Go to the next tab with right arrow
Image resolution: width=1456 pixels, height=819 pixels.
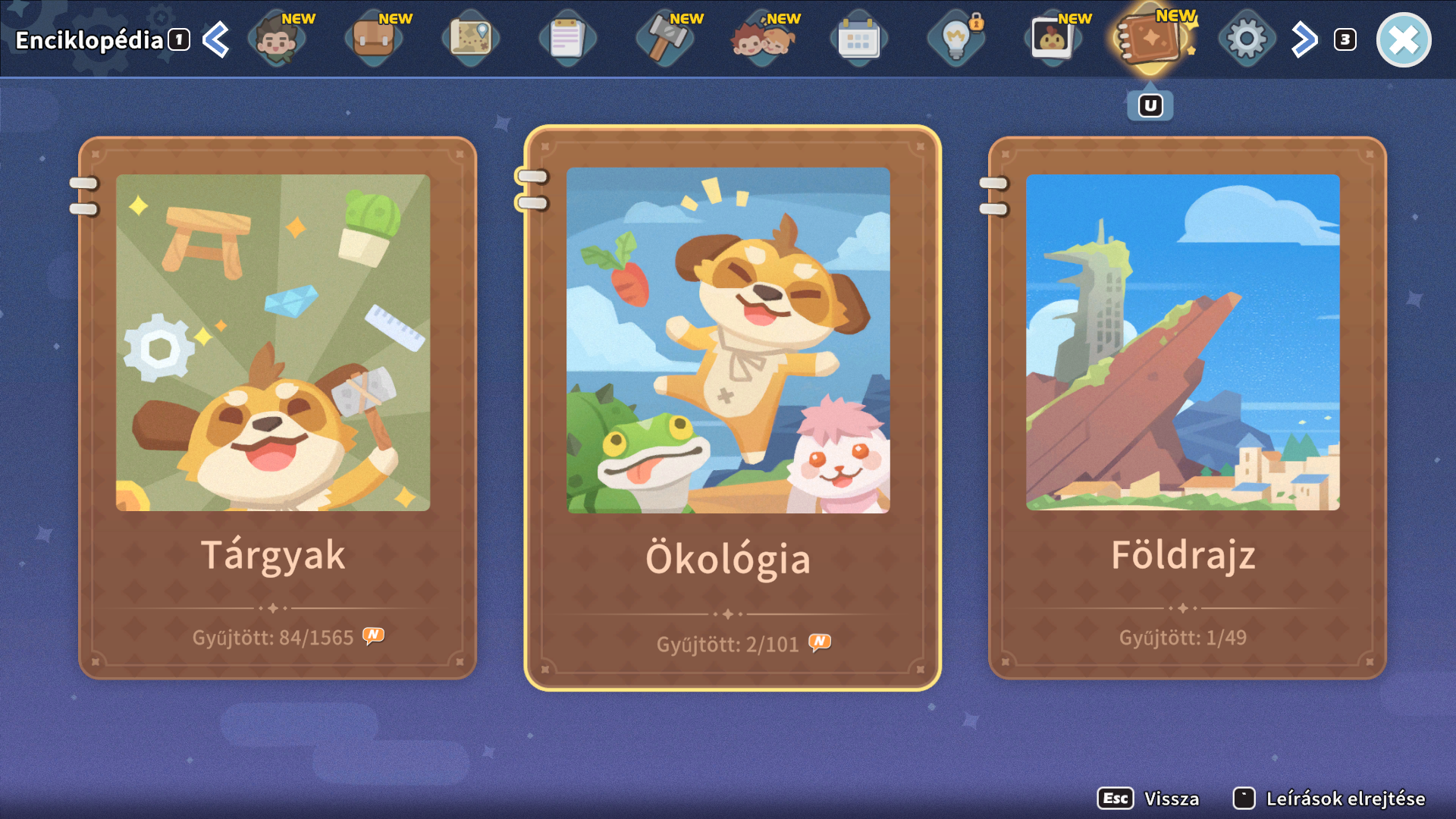tap(1304, 40)
